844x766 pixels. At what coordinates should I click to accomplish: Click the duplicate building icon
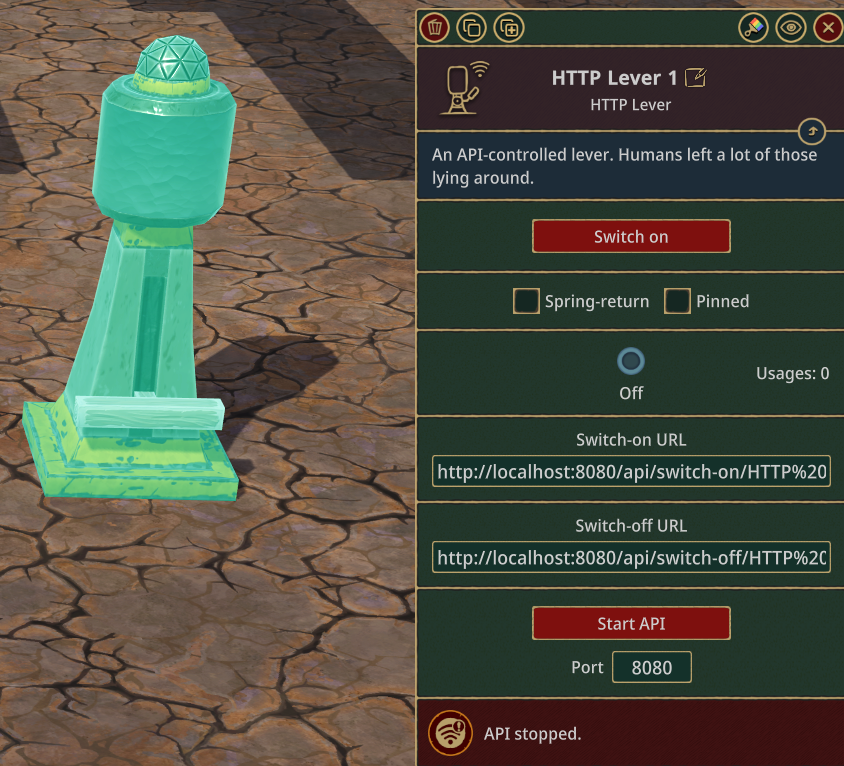pyautogui.click(x=471, y=28)
